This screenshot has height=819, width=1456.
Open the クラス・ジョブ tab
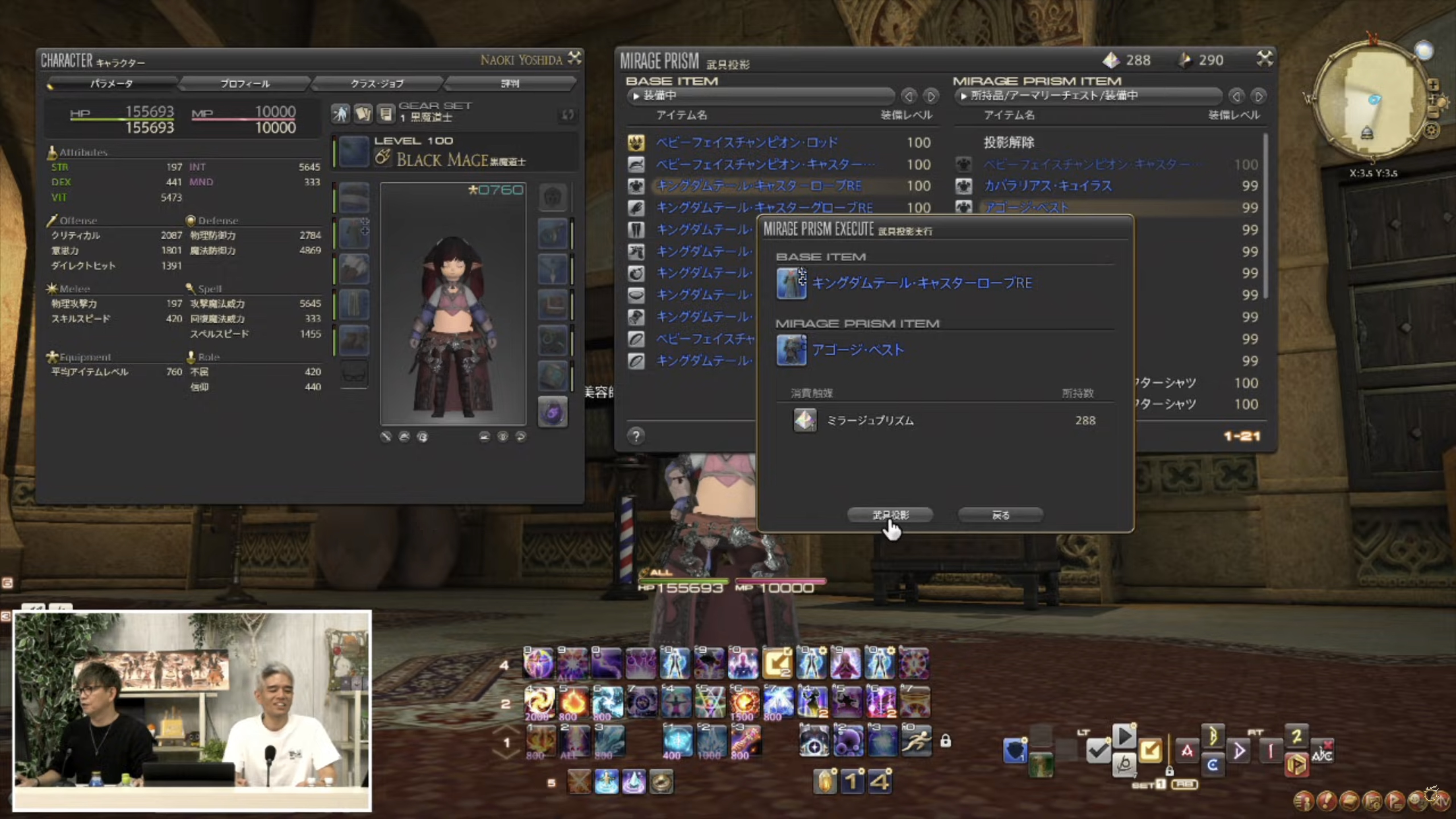[x=377, y=84]
